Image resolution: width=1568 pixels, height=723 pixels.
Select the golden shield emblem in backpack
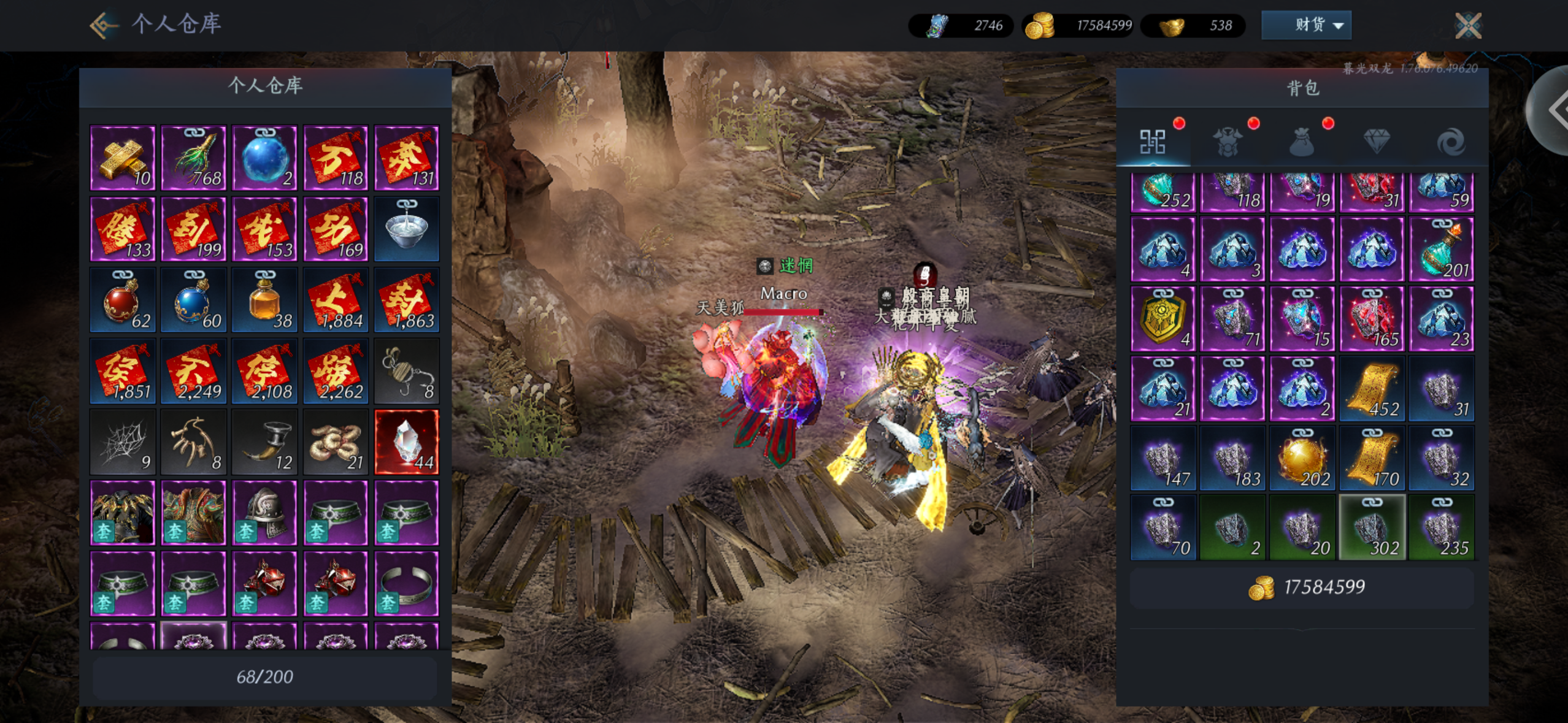(1163, 319)
